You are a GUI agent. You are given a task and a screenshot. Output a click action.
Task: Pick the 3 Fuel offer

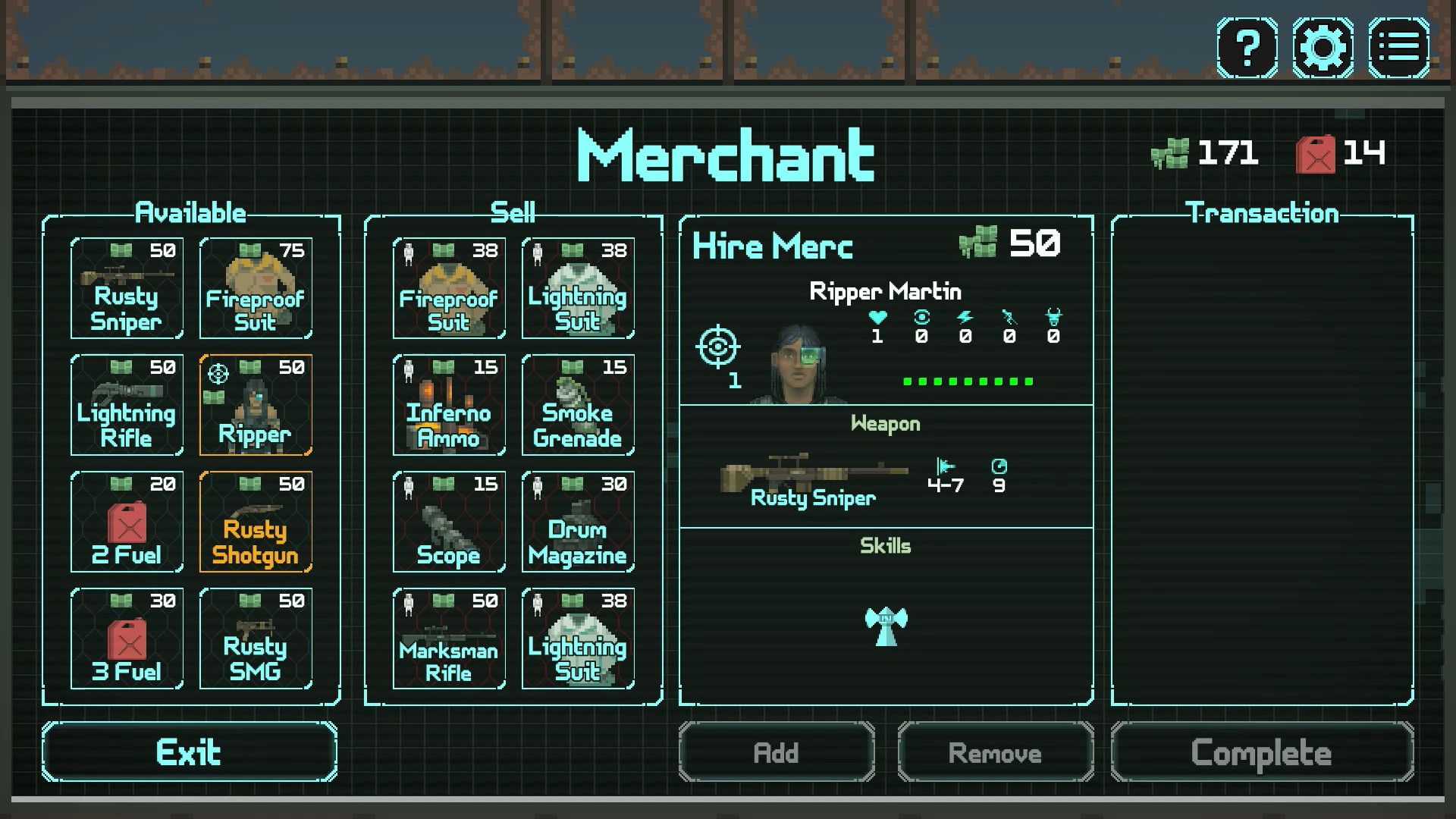pos(127,639)
